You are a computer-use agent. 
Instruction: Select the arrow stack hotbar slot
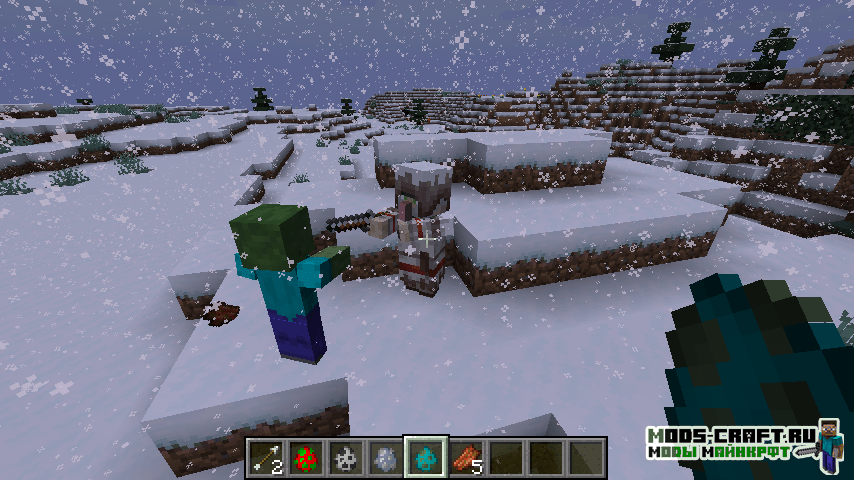pos(265,457)
